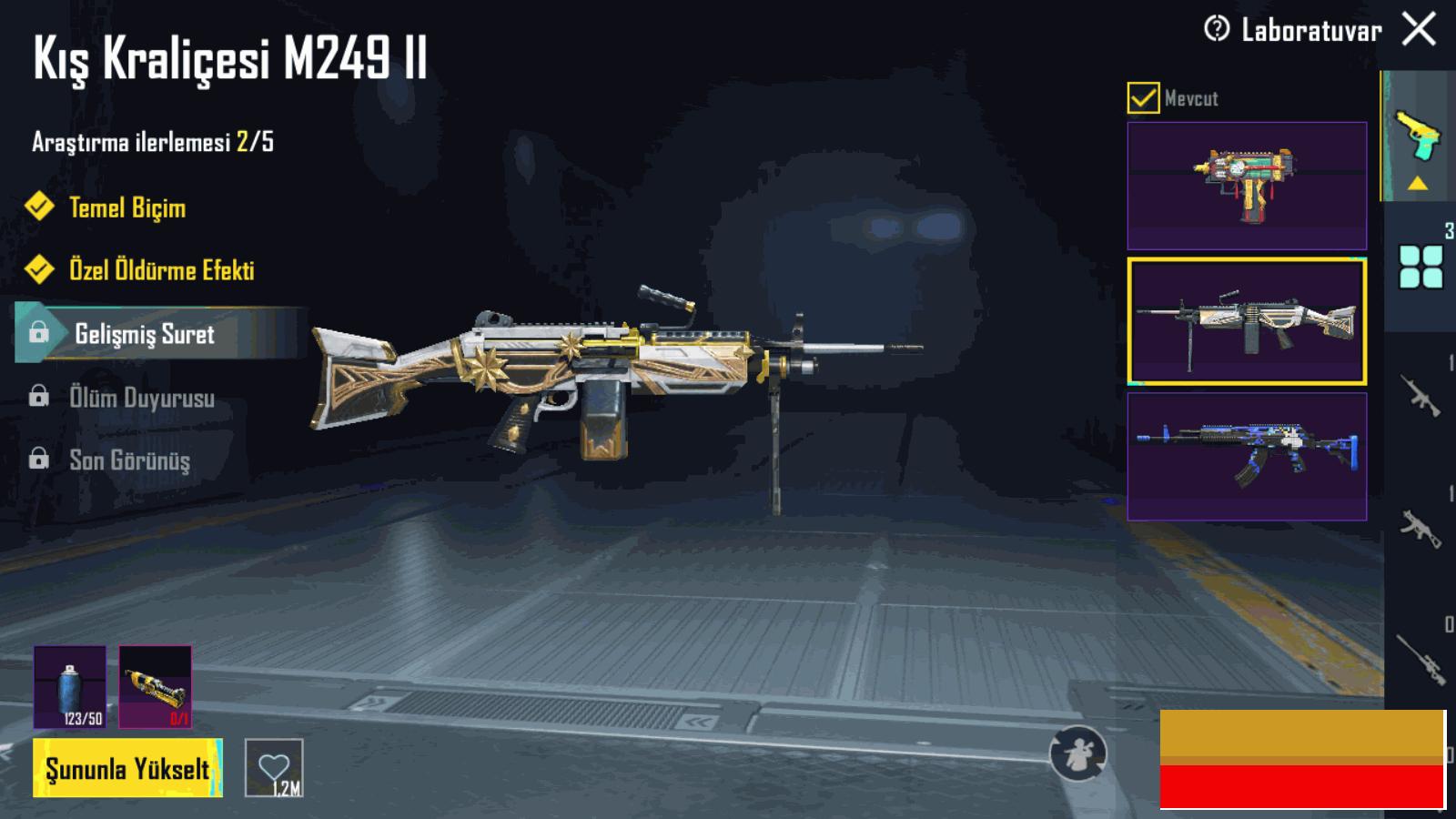This screenshot has width=1456, height=819.
Task: Like the skin with the heart button
Action: pos(274,768)
